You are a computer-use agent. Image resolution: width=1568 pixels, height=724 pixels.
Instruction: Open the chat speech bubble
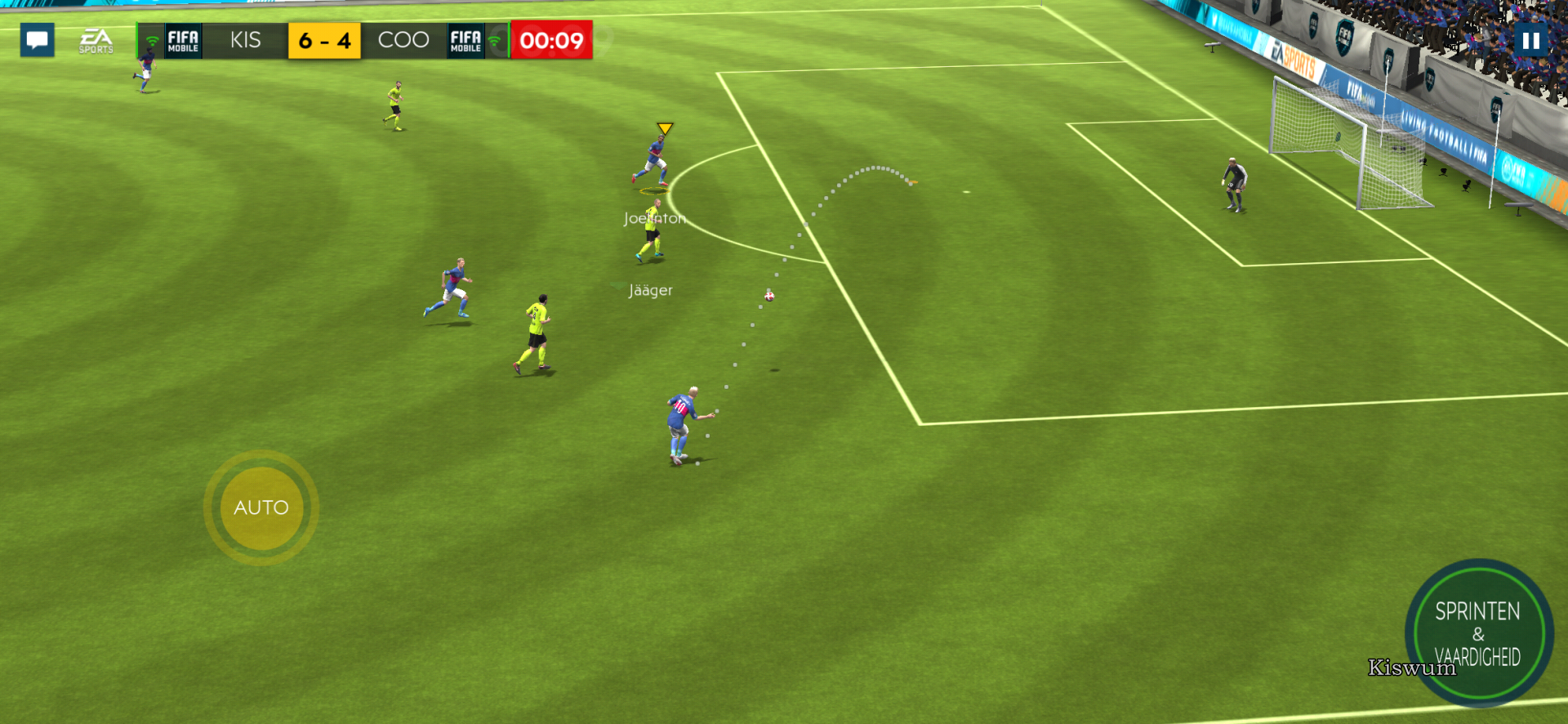point(37,40)
